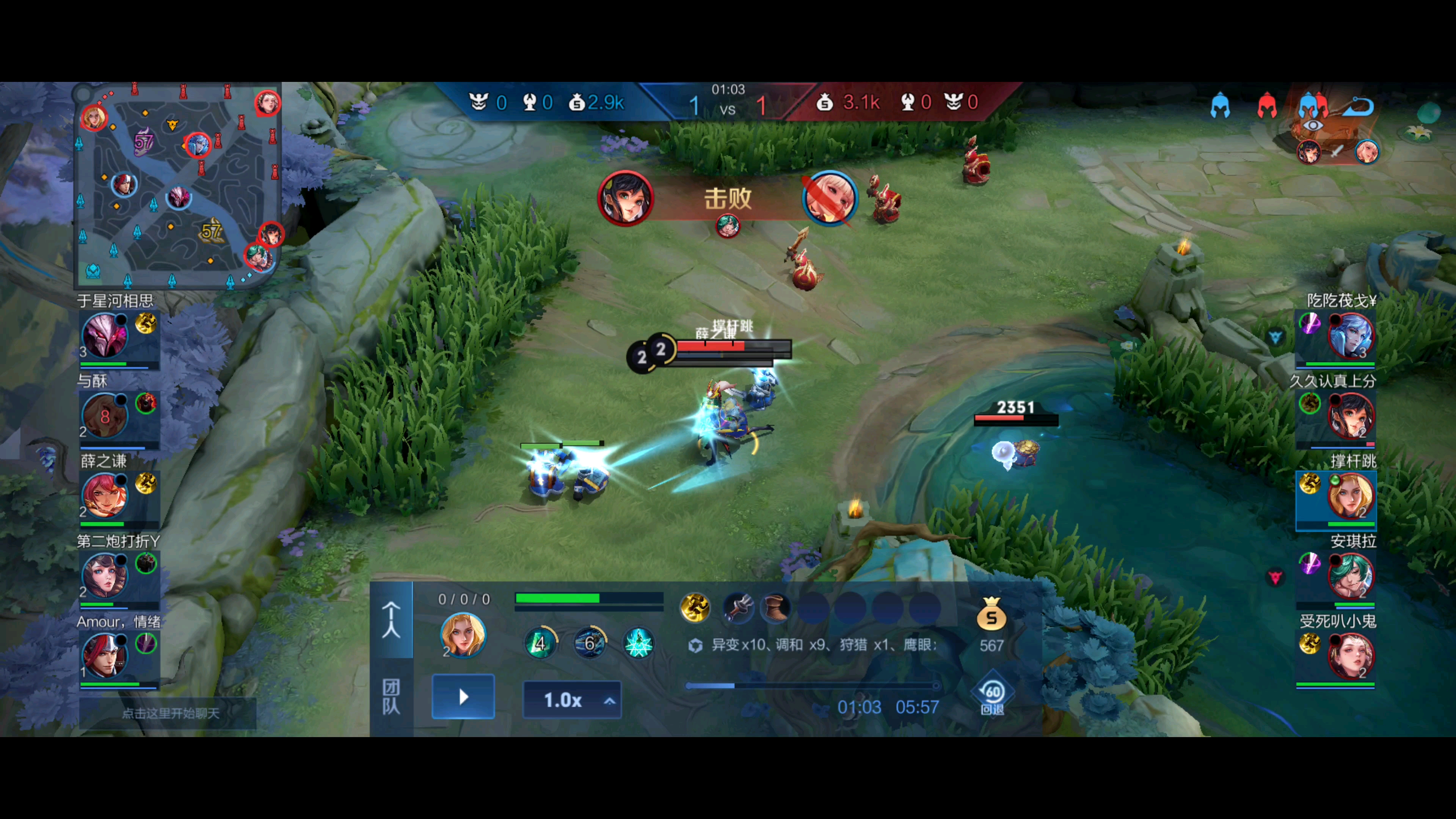Click the chat box 点击这里开始聊天

tap(169, 713)
